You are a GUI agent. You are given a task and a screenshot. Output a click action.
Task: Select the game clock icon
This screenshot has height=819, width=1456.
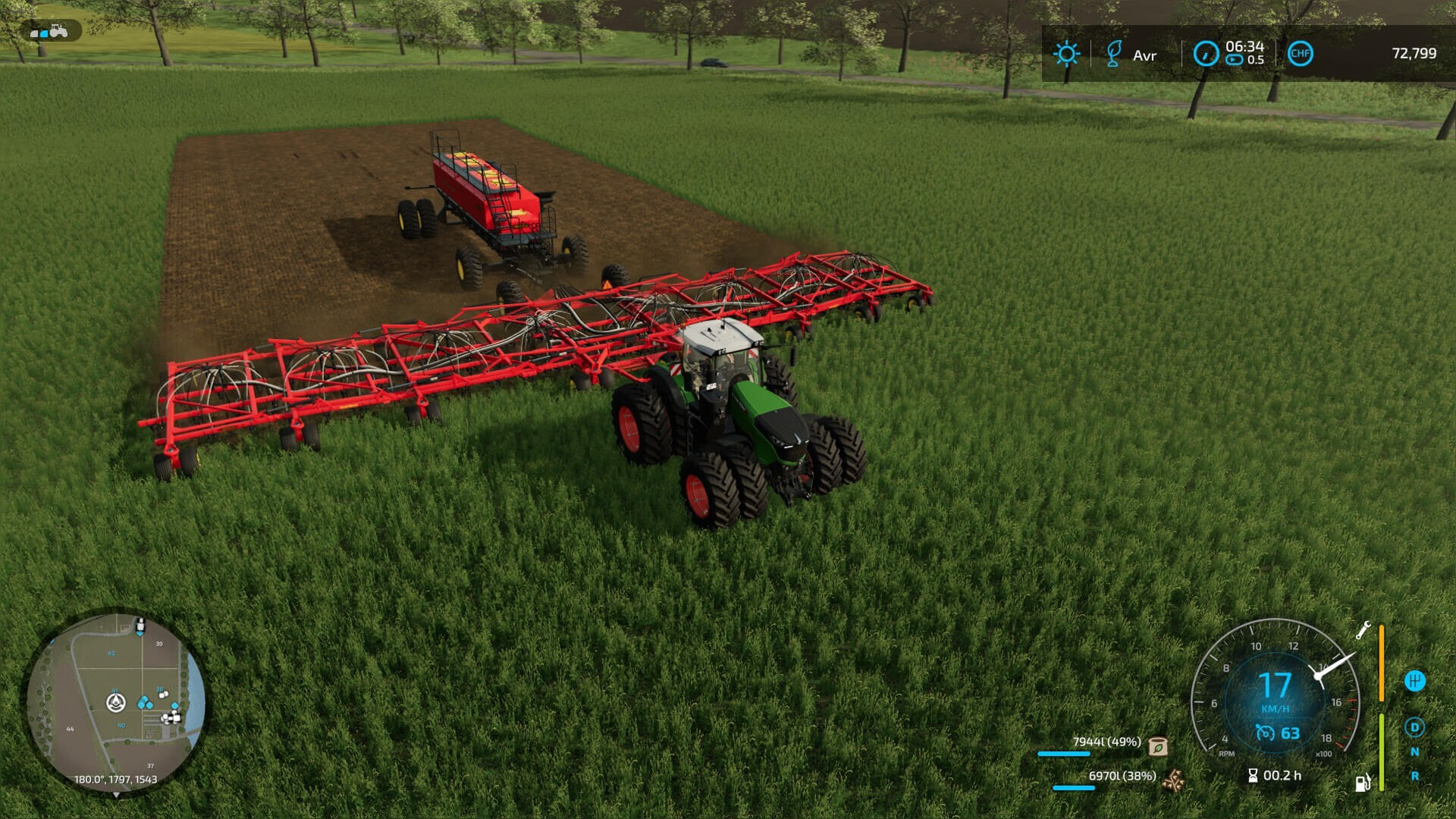pyautogui.click(x=1206, y=54)
